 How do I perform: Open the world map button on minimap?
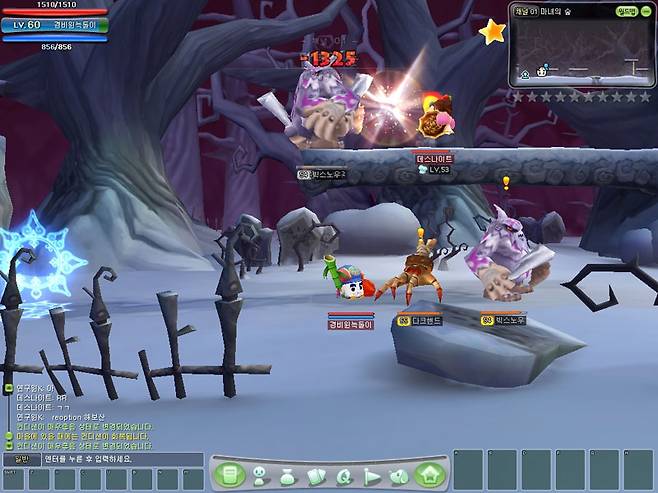(627, 12)
